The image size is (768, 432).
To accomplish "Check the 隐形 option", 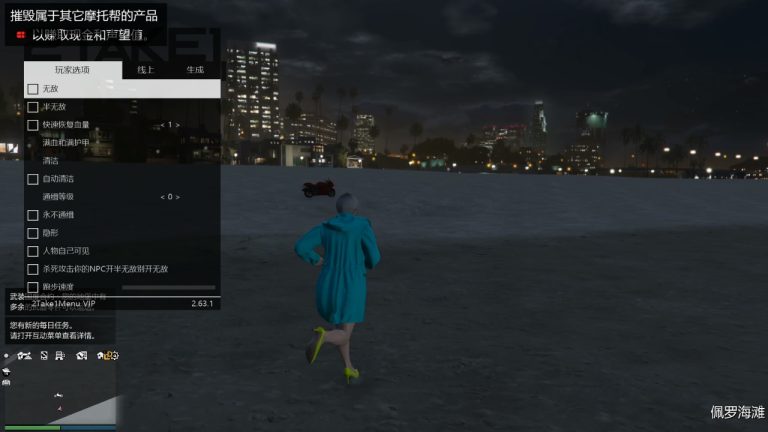I will [33, 233].
